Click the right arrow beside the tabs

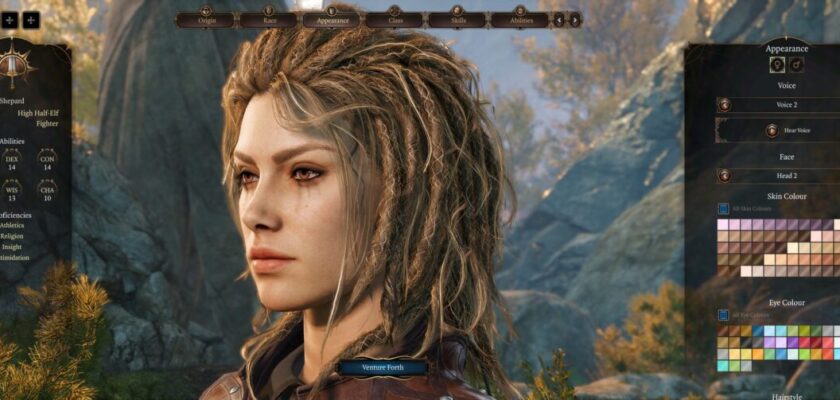(575, 19)
